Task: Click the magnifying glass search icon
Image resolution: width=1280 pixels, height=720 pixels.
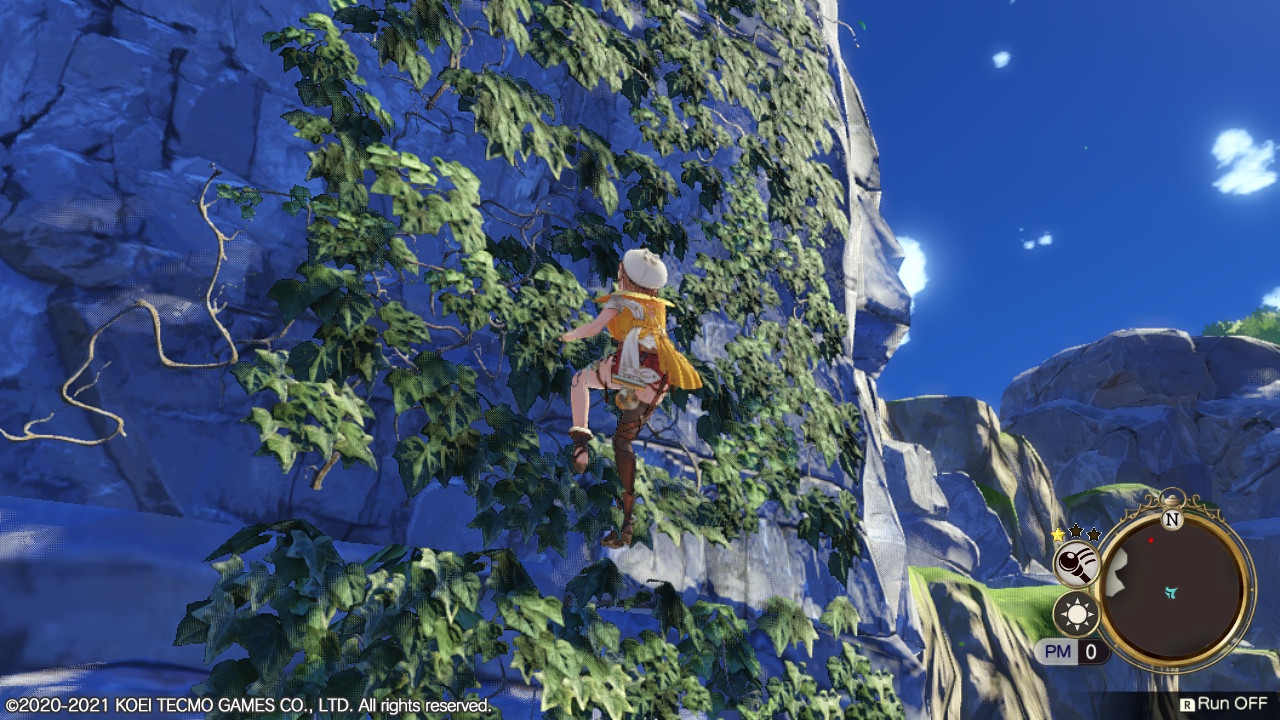Action: coord(1077,566)
